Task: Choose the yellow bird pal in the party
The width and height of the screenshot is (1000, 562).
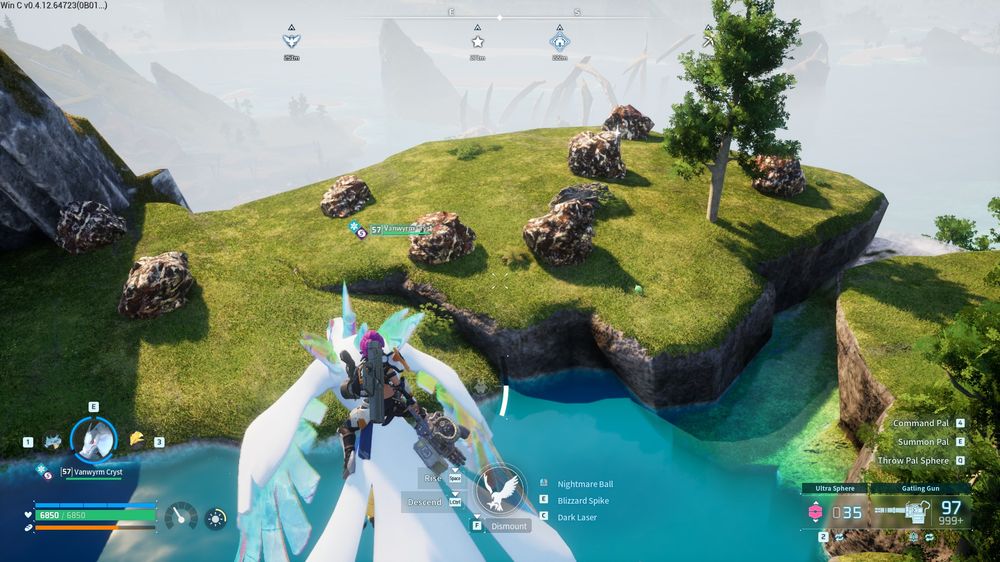Action: [137, 438]
